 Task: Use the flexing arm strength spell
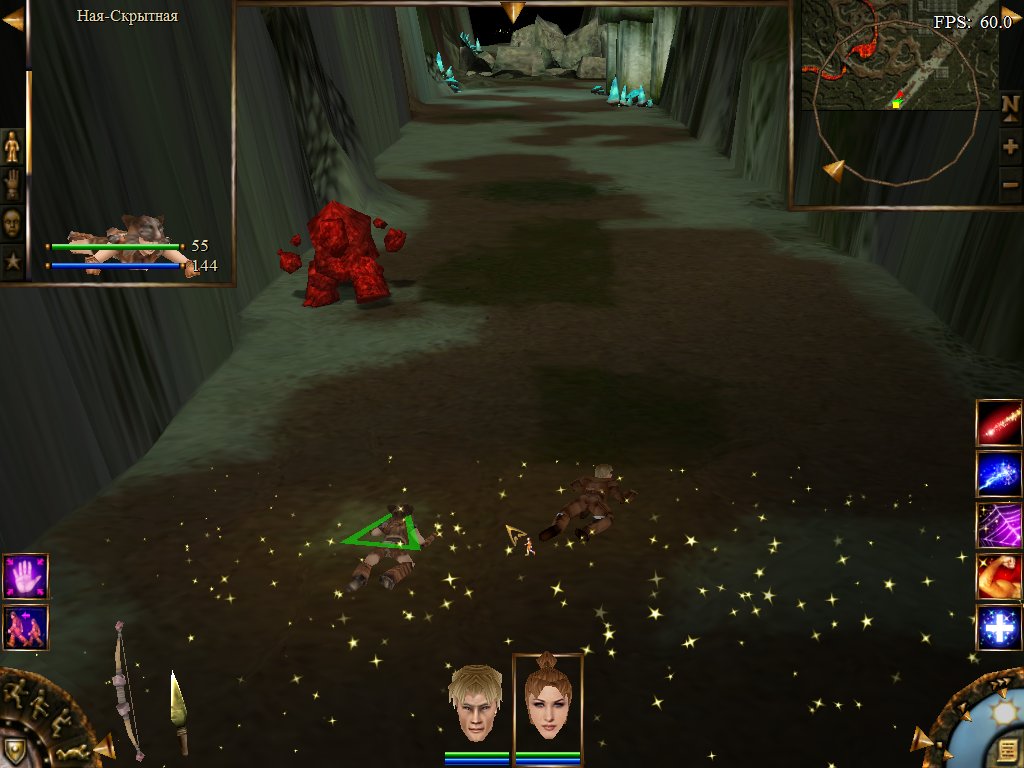pos(999,577)
